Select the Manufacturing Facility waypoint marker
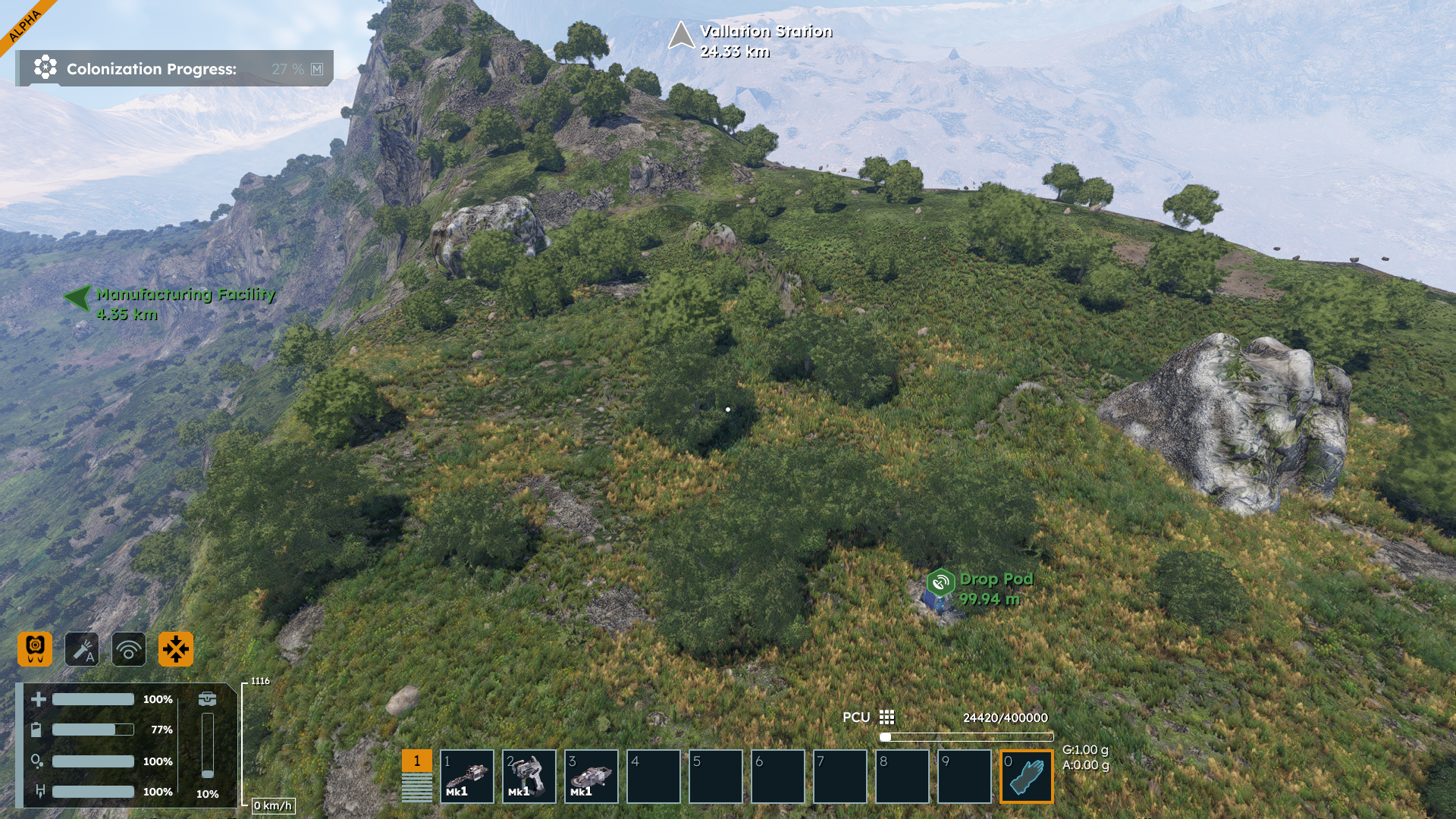This screenshot has height=819, width=1456. (78, 297)
